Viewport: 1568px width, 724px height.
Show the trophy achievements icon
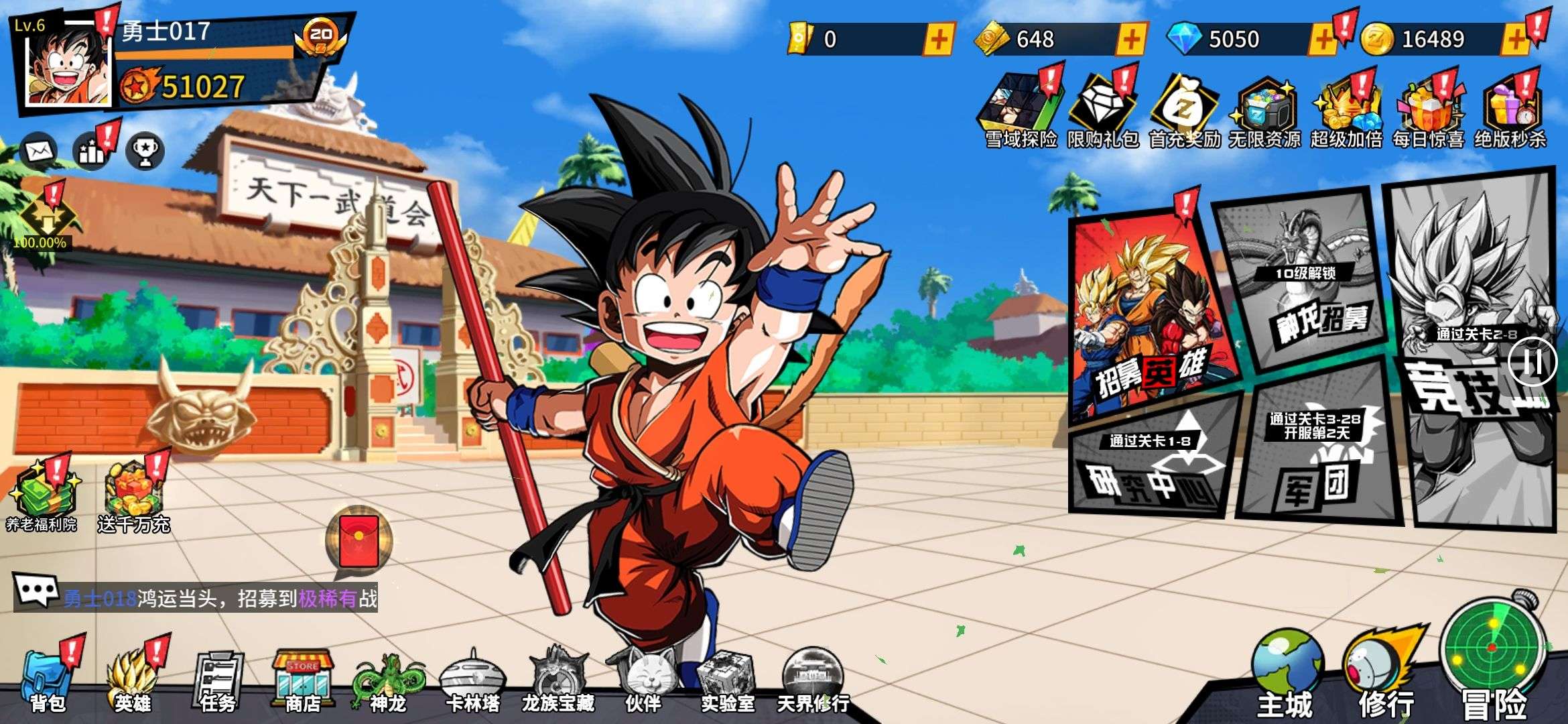pyautogui.click(x=145, y=150)
